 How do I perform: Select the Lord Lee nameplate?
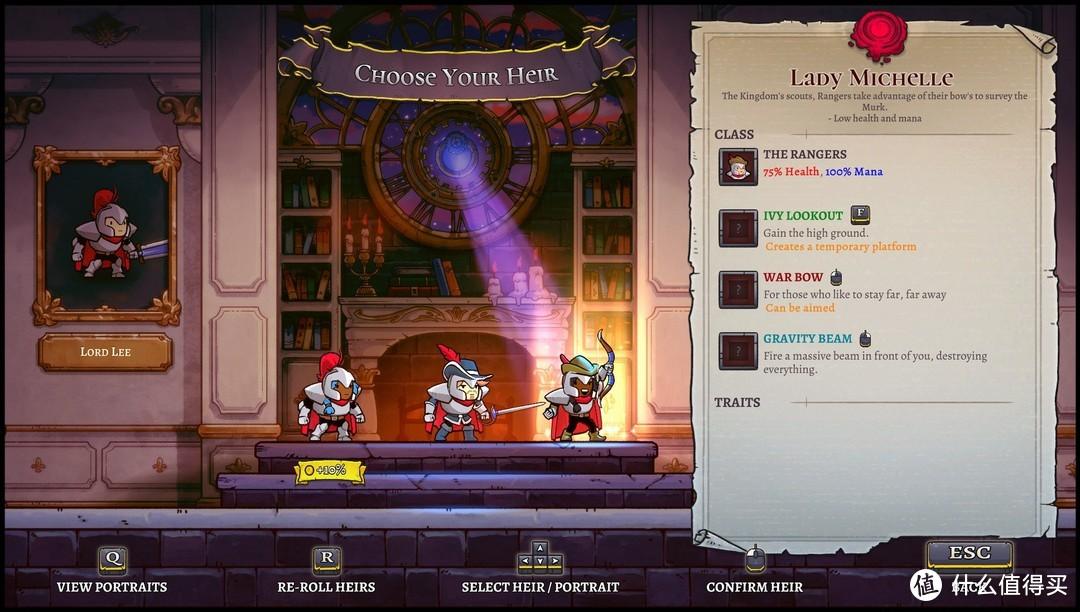[105, 352]
